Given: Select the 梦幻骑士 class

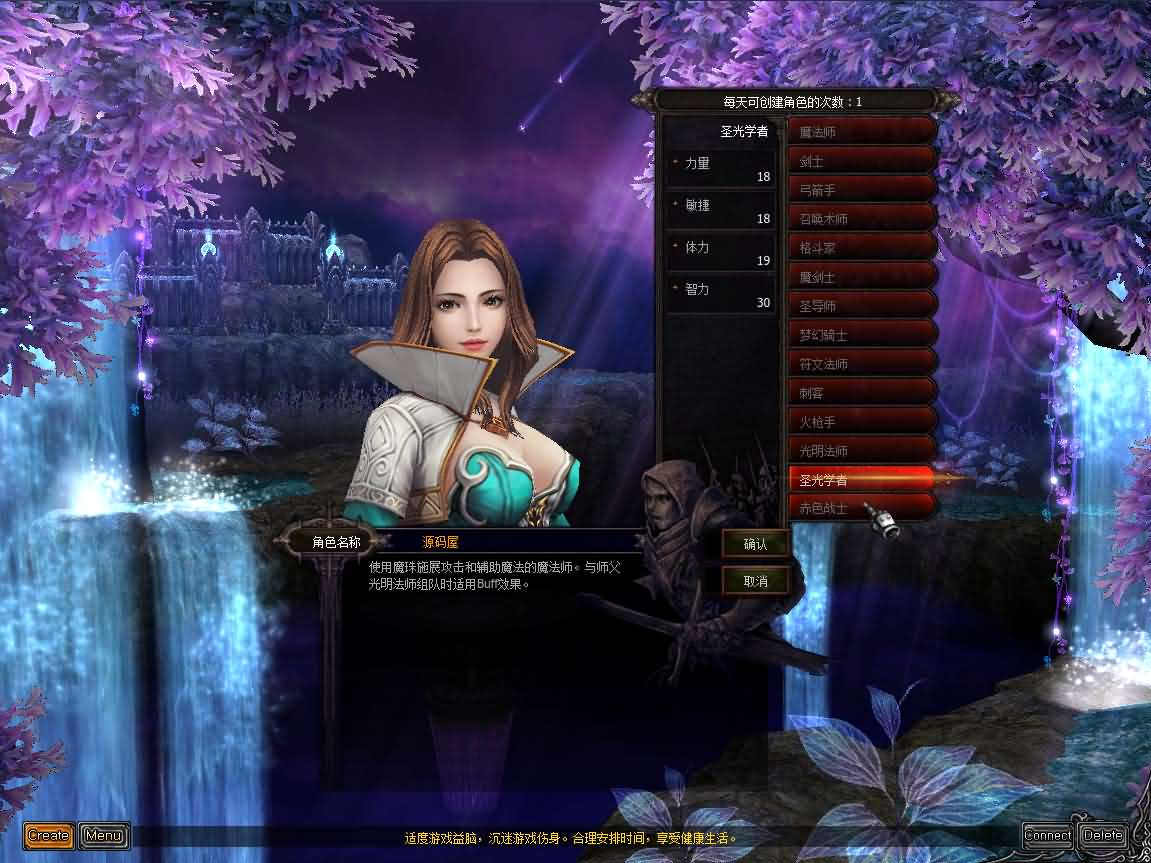Looking at the screenshot, I should coord(862,334).
